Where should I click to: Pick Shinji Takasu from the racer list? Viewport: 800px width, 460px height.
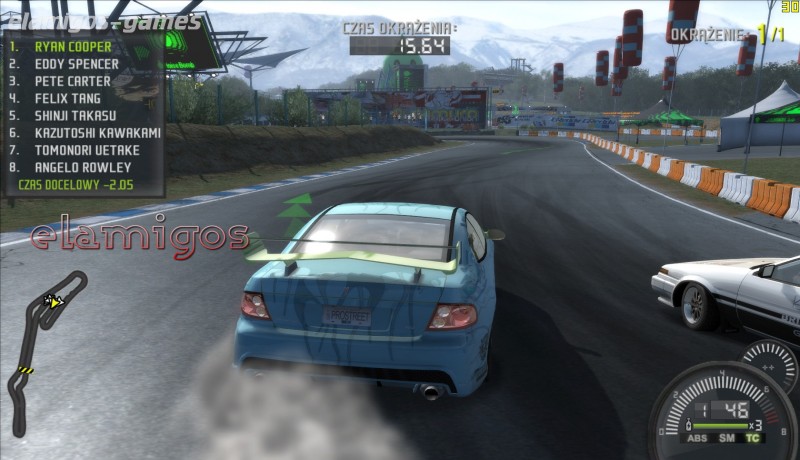77,115
